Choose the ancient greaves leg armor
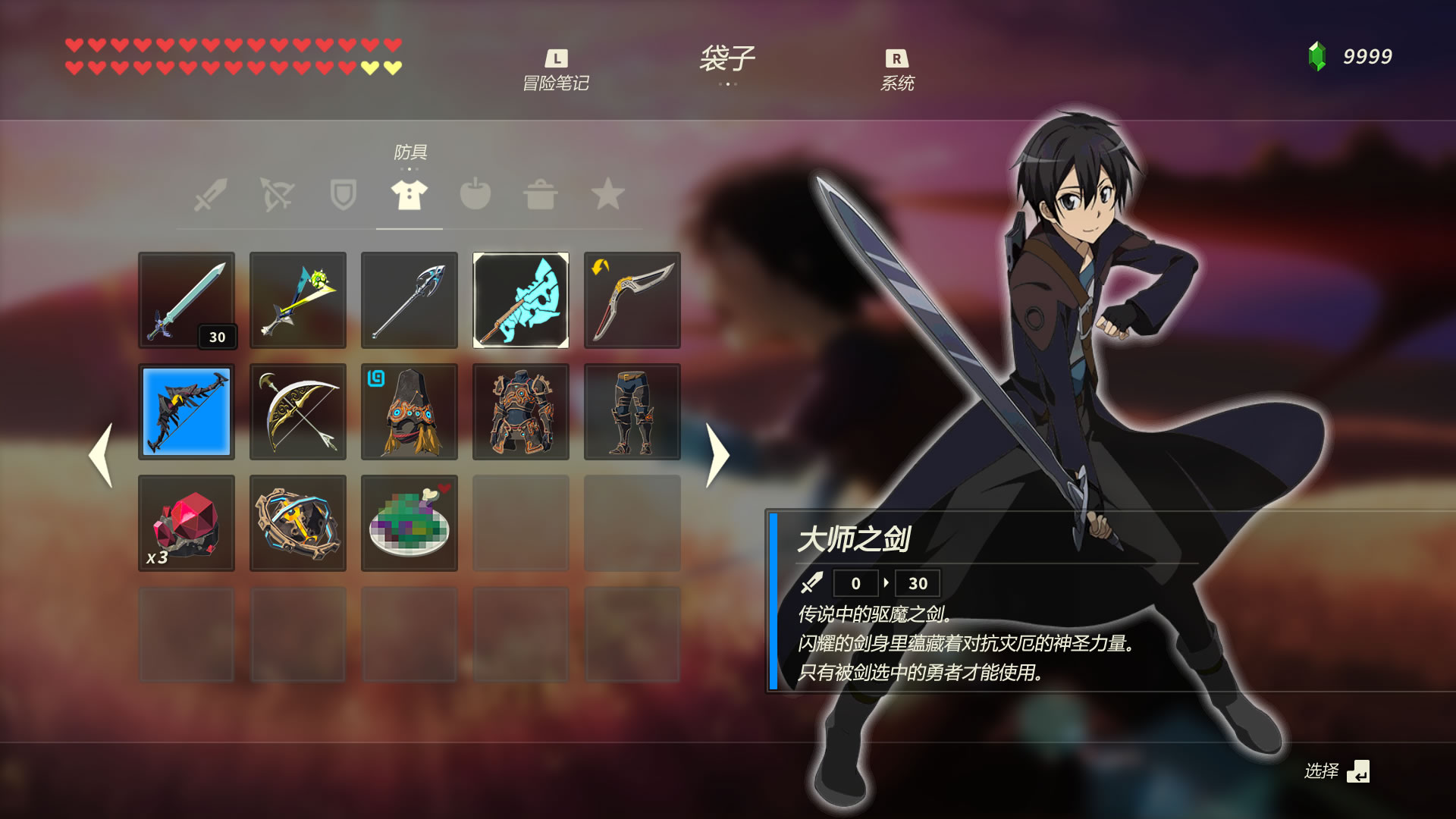 point(632,412)
